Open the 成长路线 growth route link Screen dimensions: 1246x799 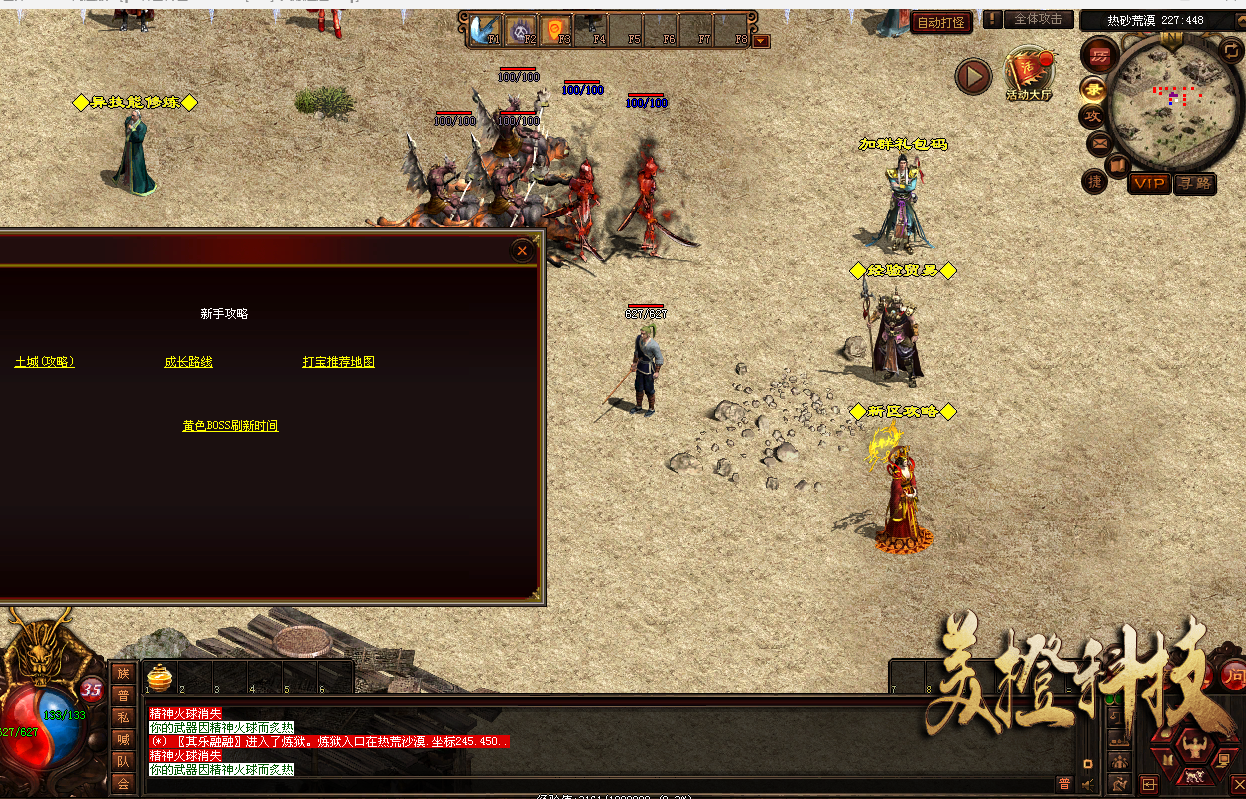[188, 362]
